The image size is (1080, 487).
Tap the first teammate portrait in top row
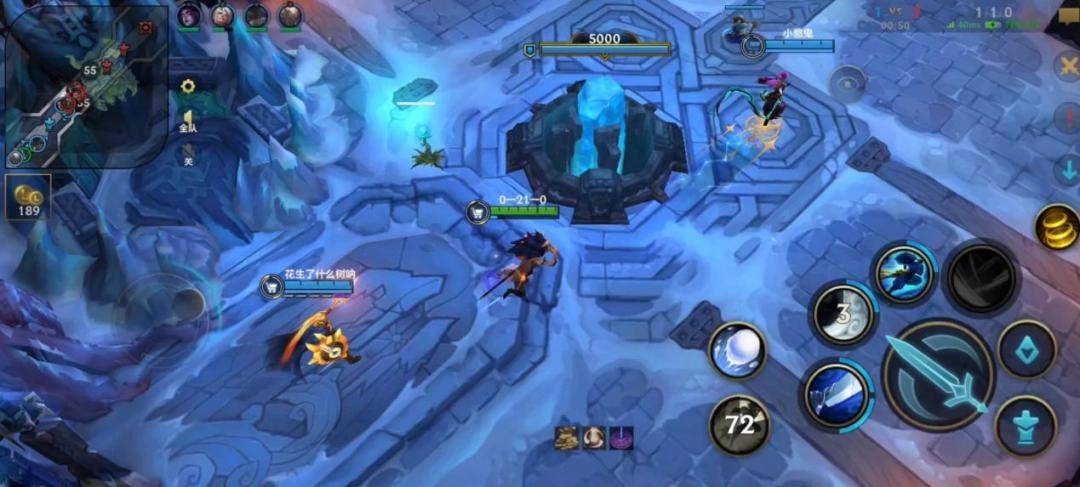188,15
